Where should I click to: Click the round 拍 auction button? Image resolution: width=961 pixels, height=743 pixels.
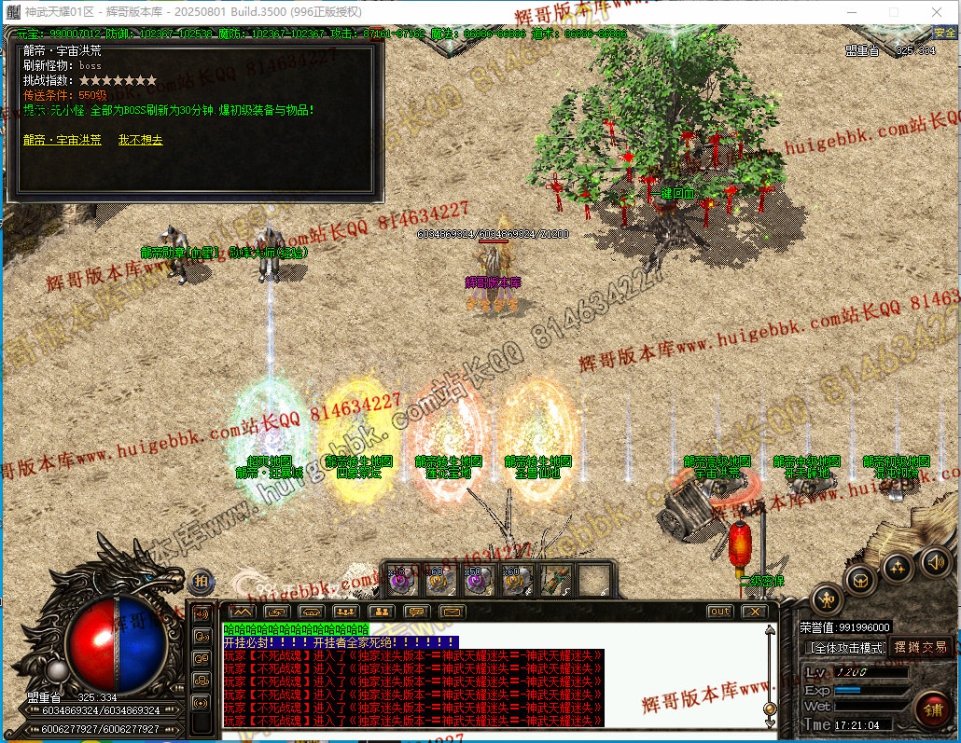[x=201, y=581]
